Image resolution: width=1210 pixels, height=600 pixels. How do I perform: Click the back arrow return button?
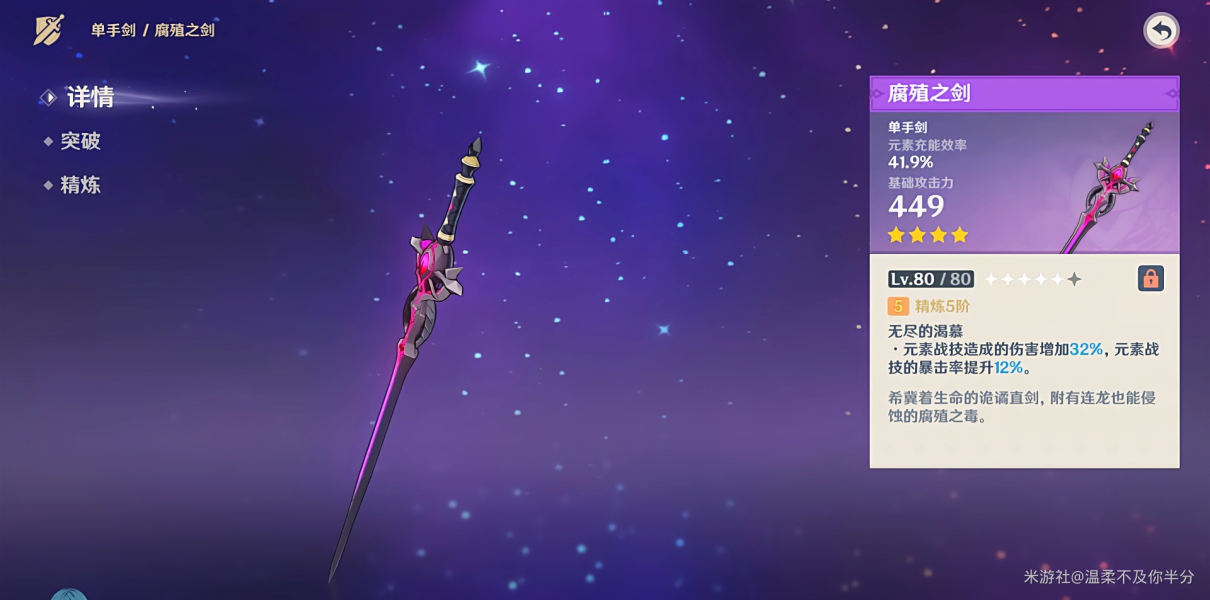click(1161, 31)
